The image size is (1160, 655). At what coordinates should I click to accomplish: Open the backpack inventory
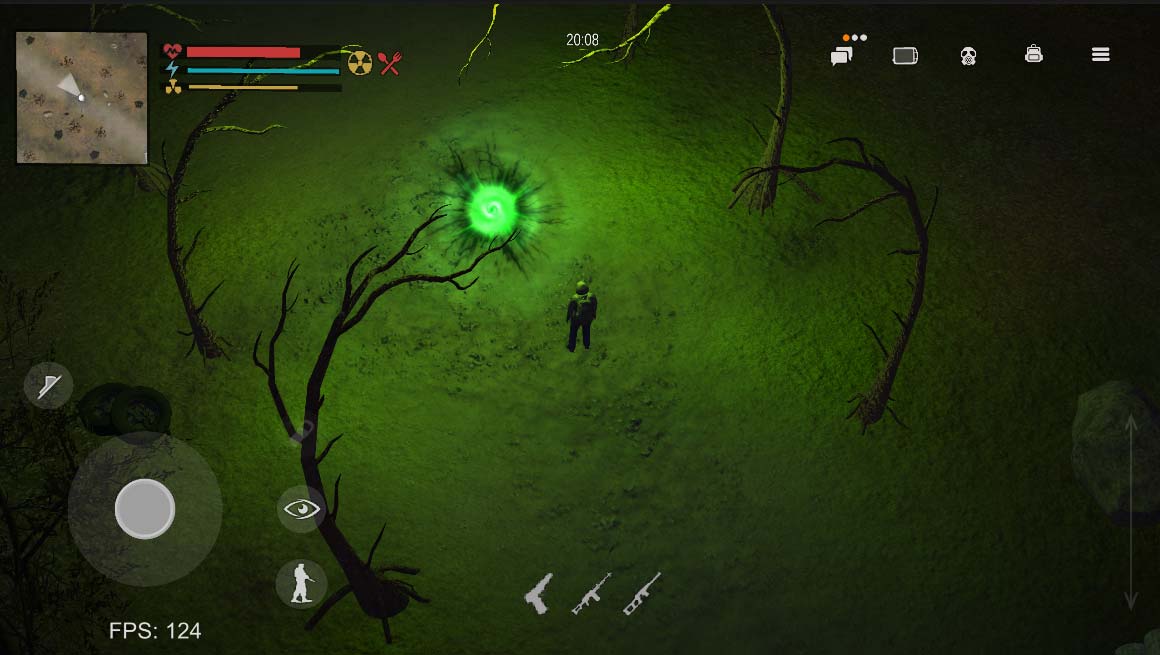pos(1034,55)
